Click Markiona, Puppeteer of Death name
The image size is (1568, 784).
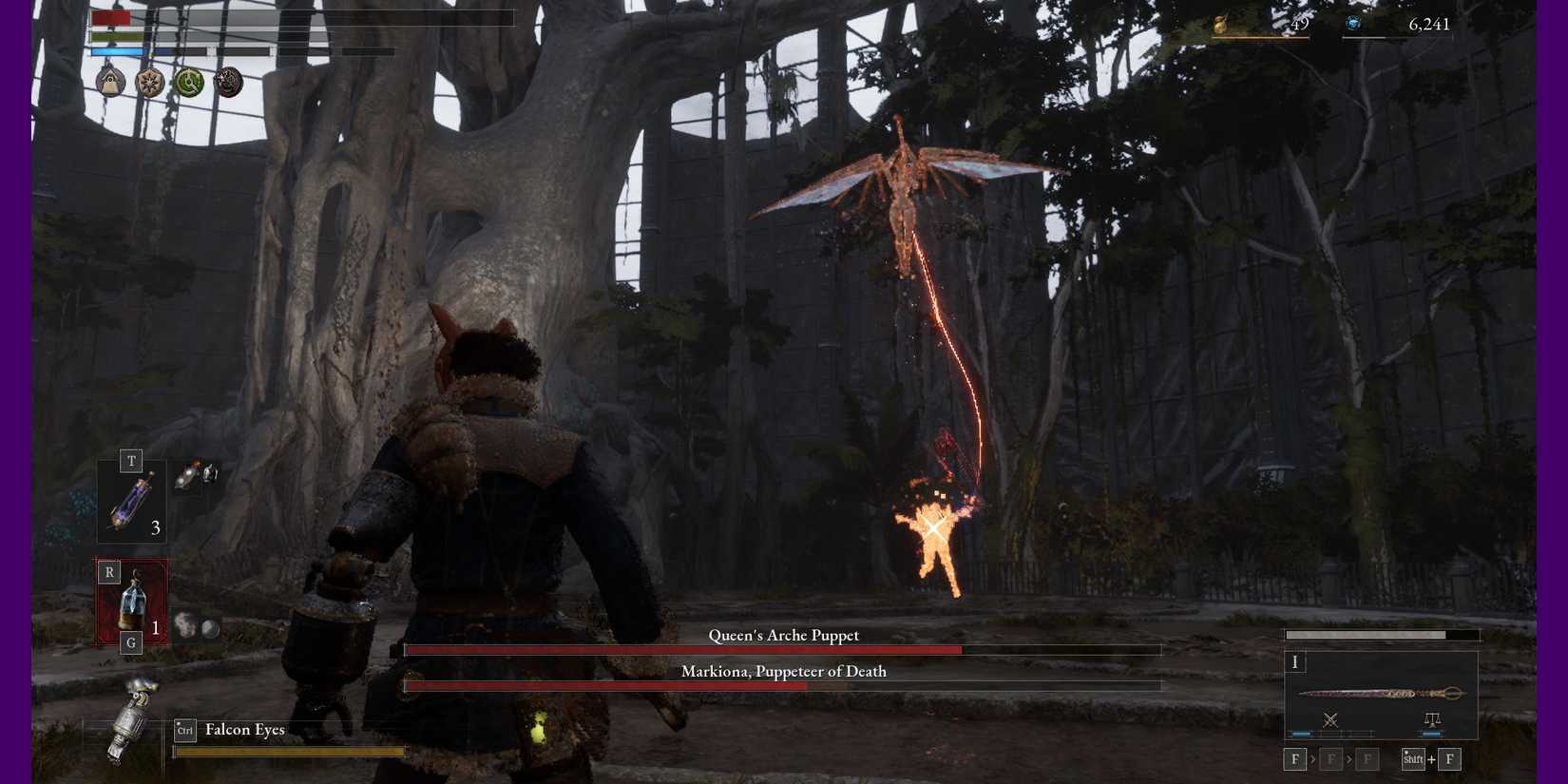pyautogui.click(x=783, y=671)
